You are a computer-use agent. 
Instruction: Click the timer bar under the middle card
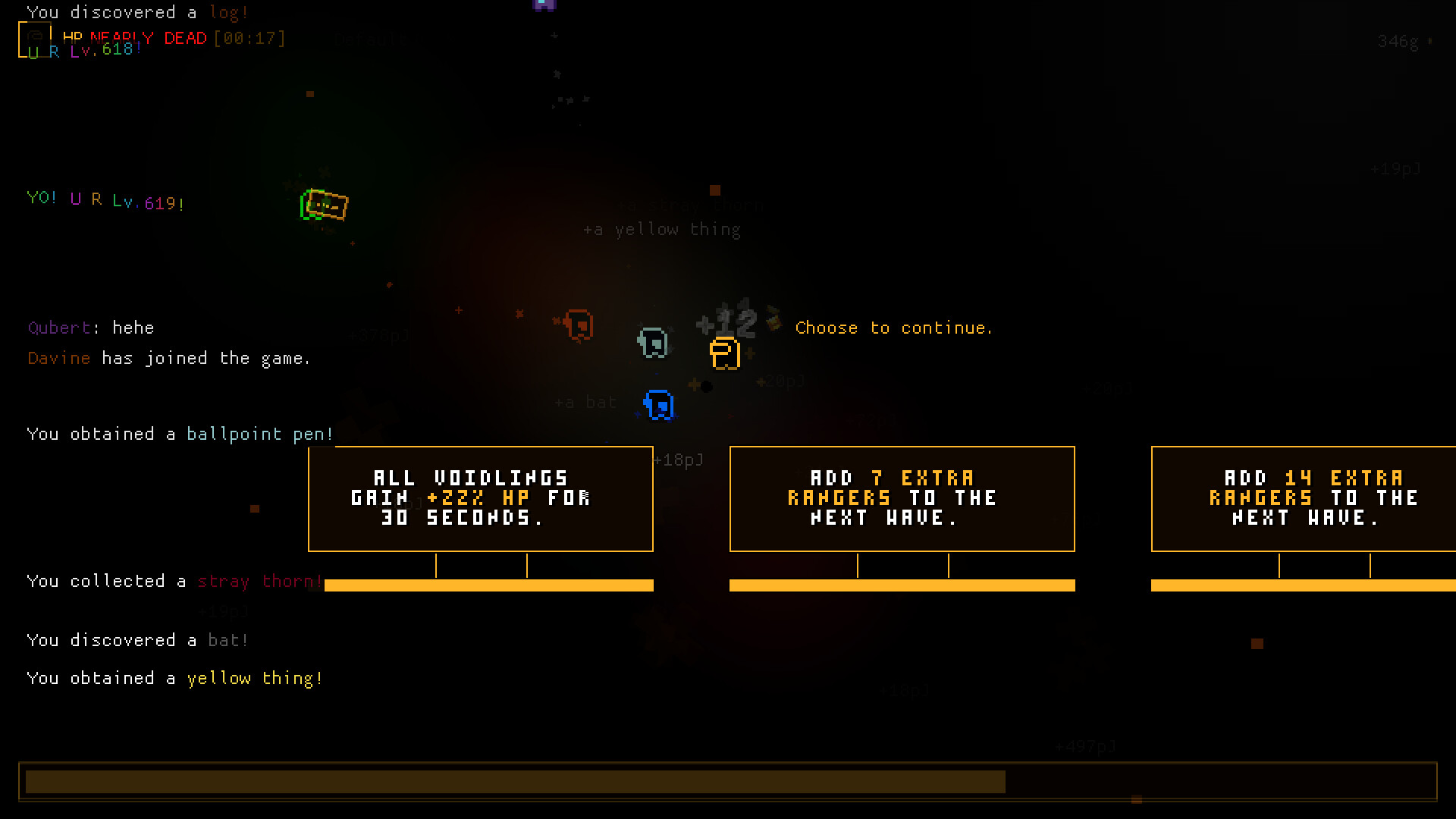coord(902,585)
